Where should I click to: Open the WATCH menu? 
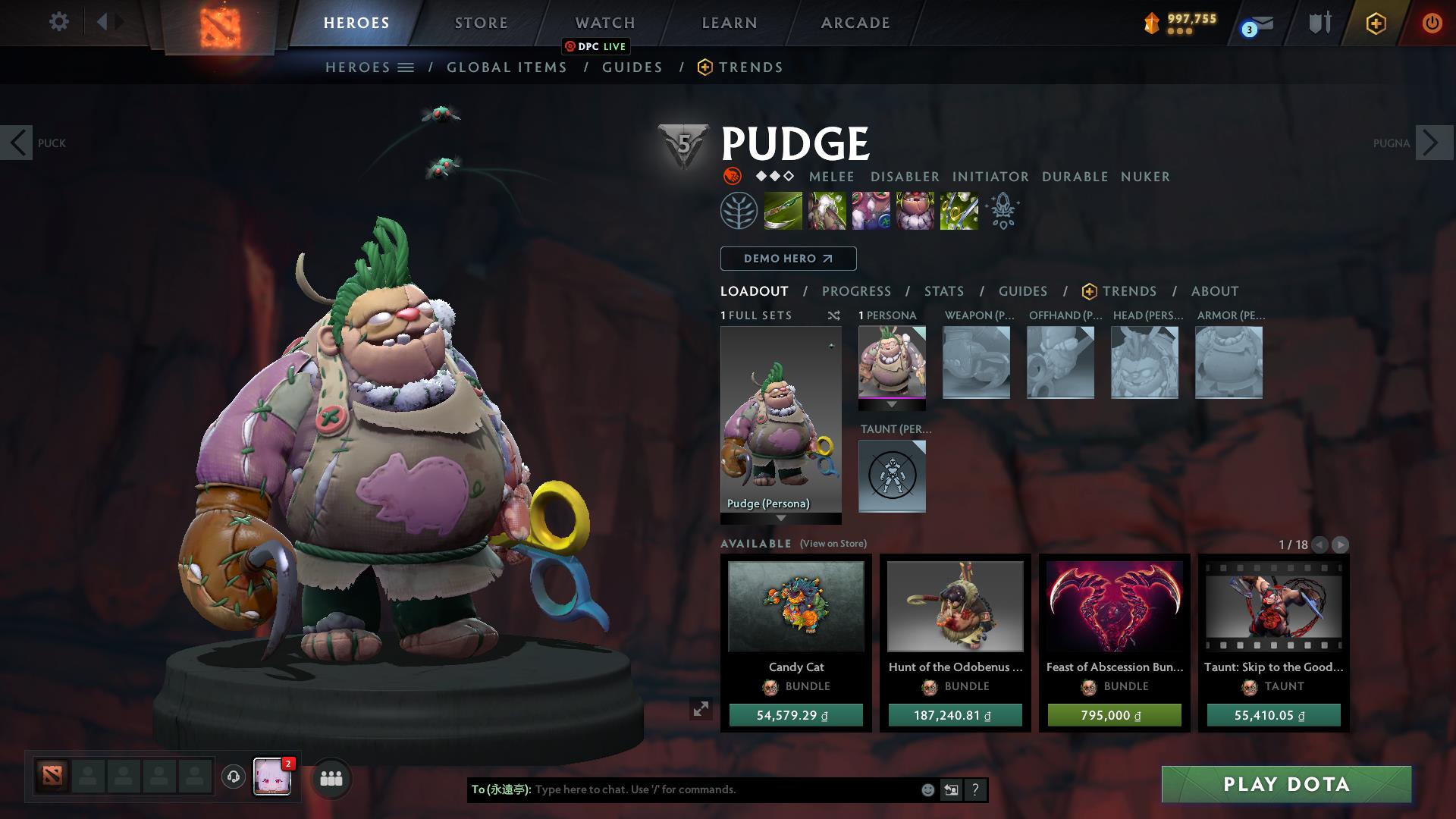(x=604, y=22)
